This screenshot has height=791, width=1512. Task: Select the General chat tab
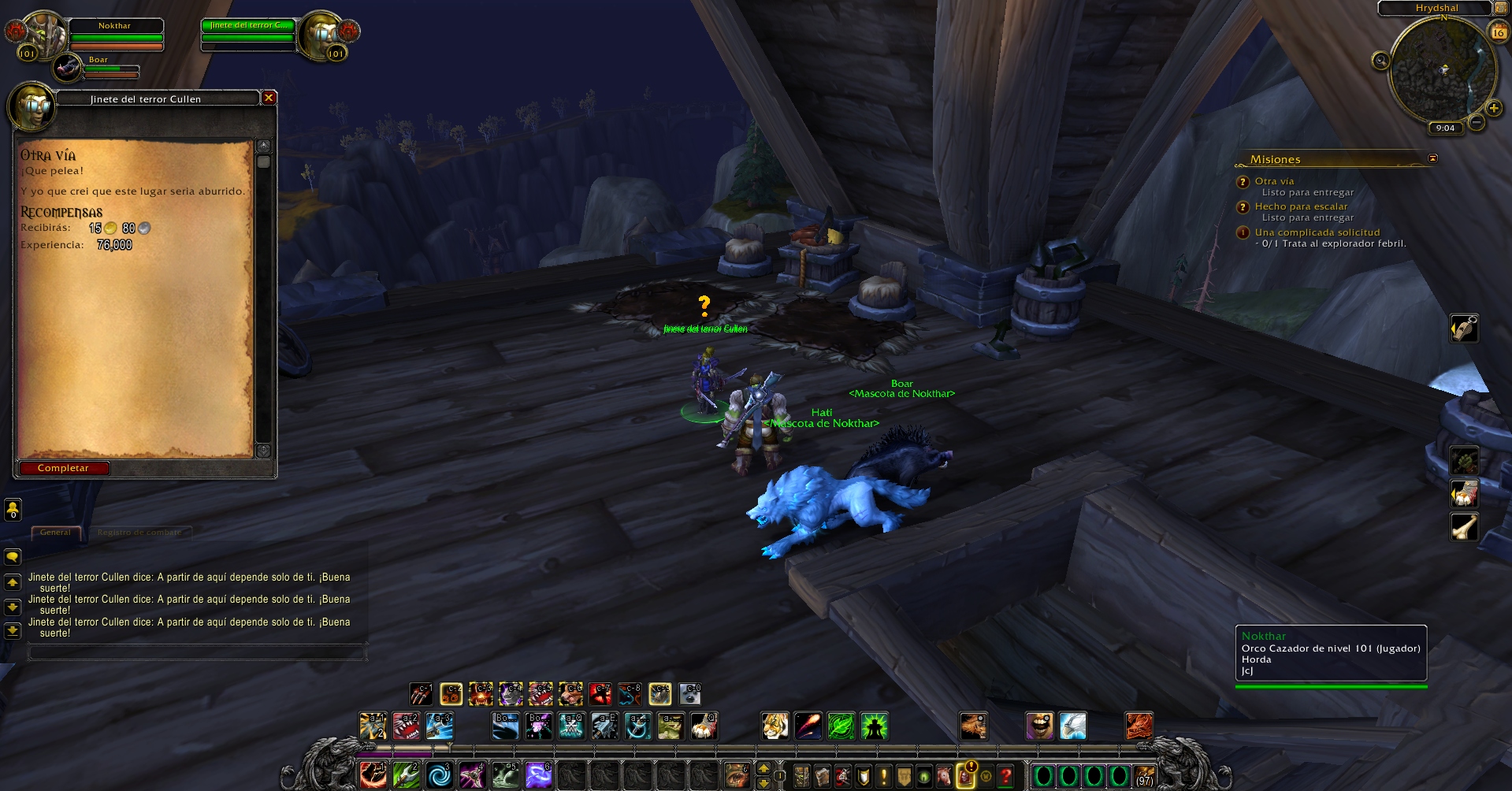[x=55, y=533]
